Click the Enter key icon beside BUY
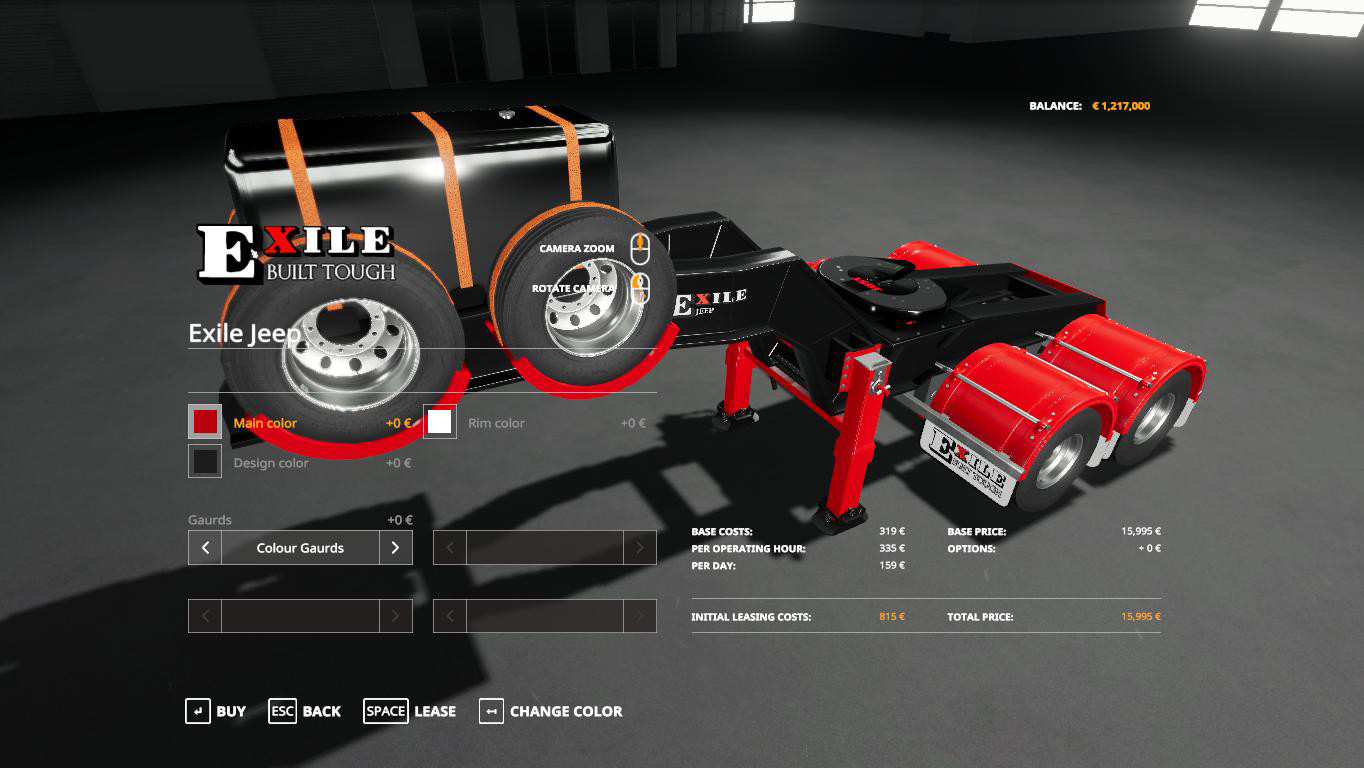Image resolution: width=1364 pixels, height=768 pixels. coord(196,711)
